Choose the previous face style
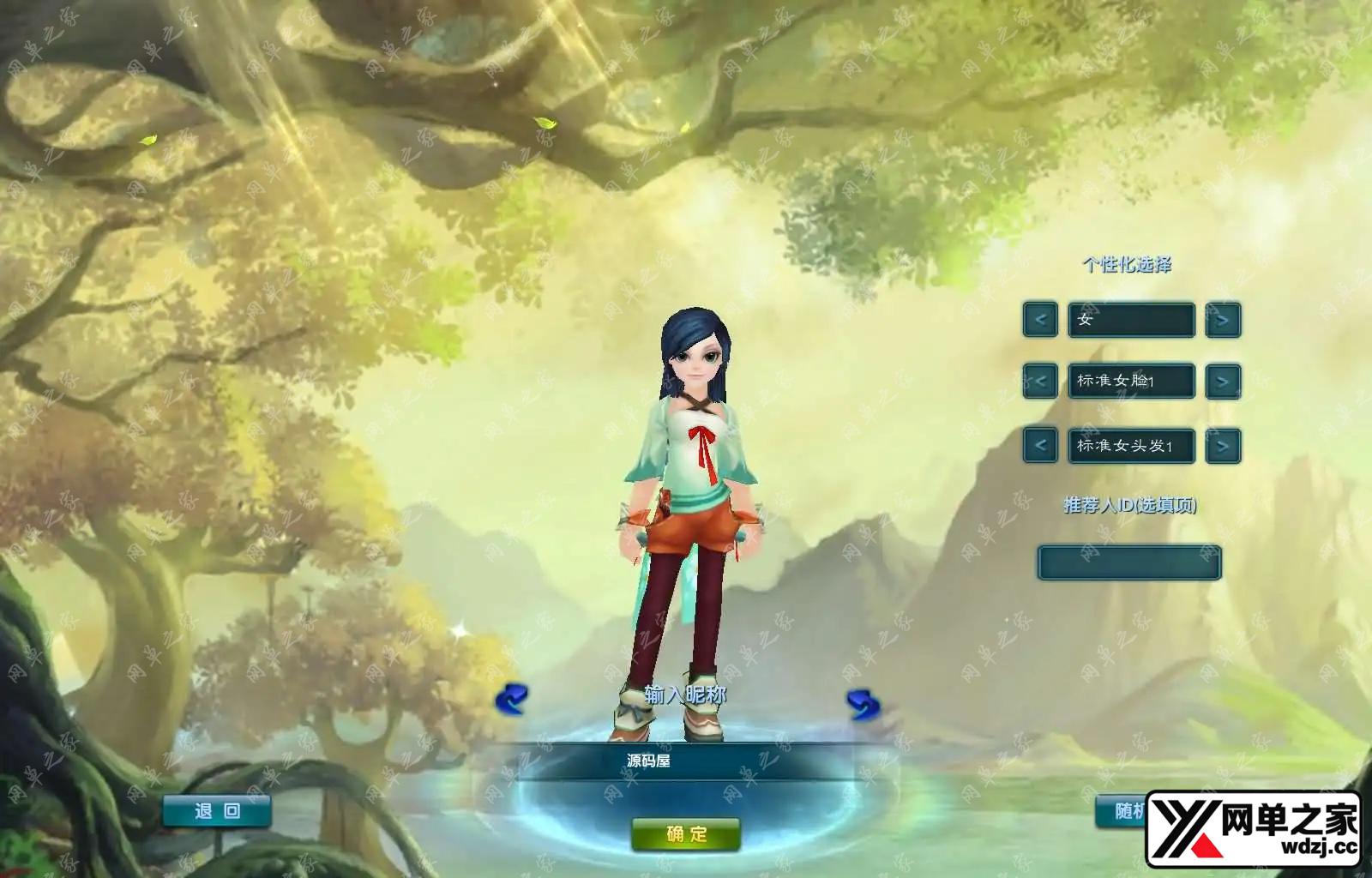 (x=1040, y=382)
